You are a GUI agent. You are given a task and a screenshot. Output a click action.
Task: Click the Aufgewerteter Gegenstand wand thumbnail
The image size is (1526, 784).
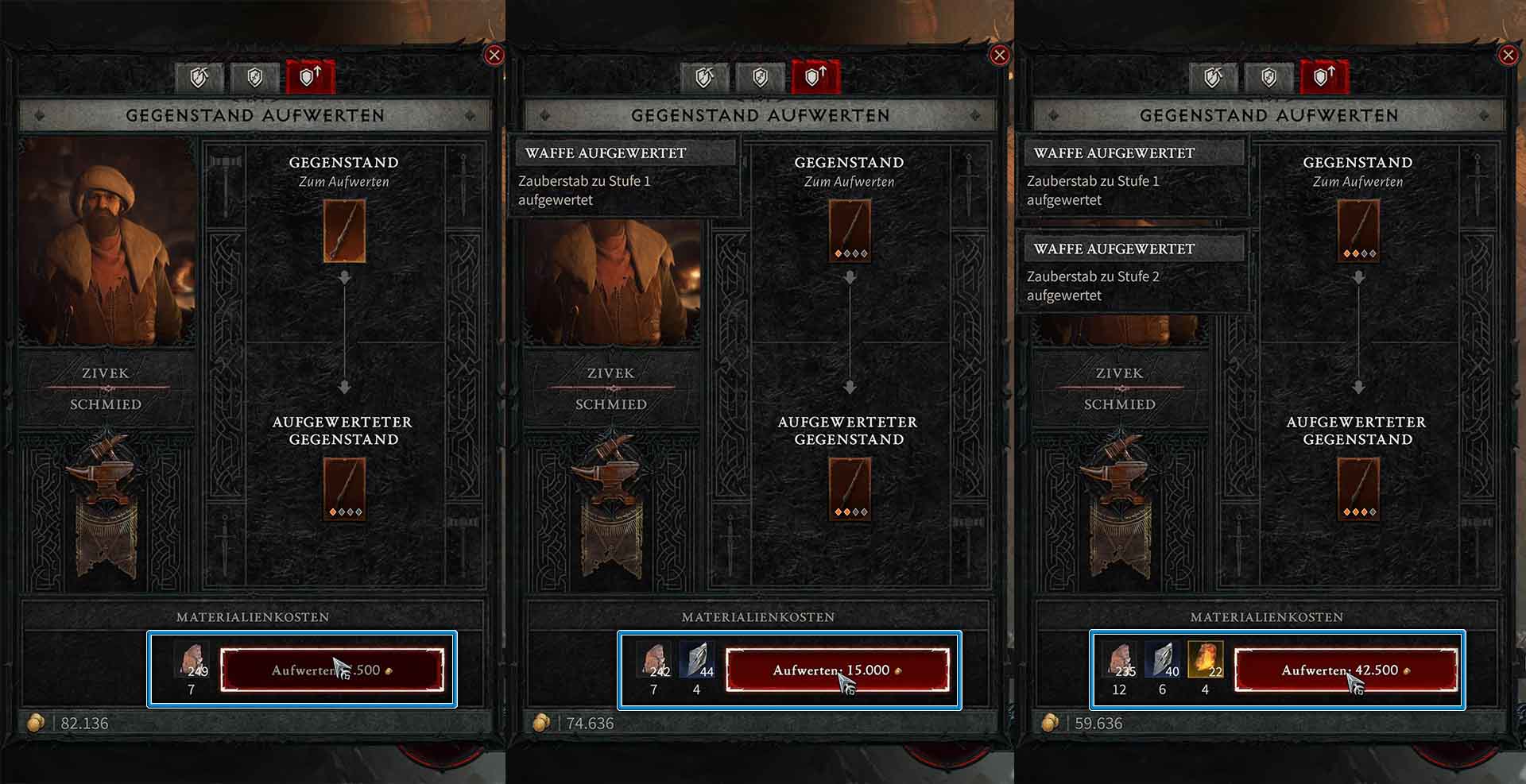click(x=343, y=489)
